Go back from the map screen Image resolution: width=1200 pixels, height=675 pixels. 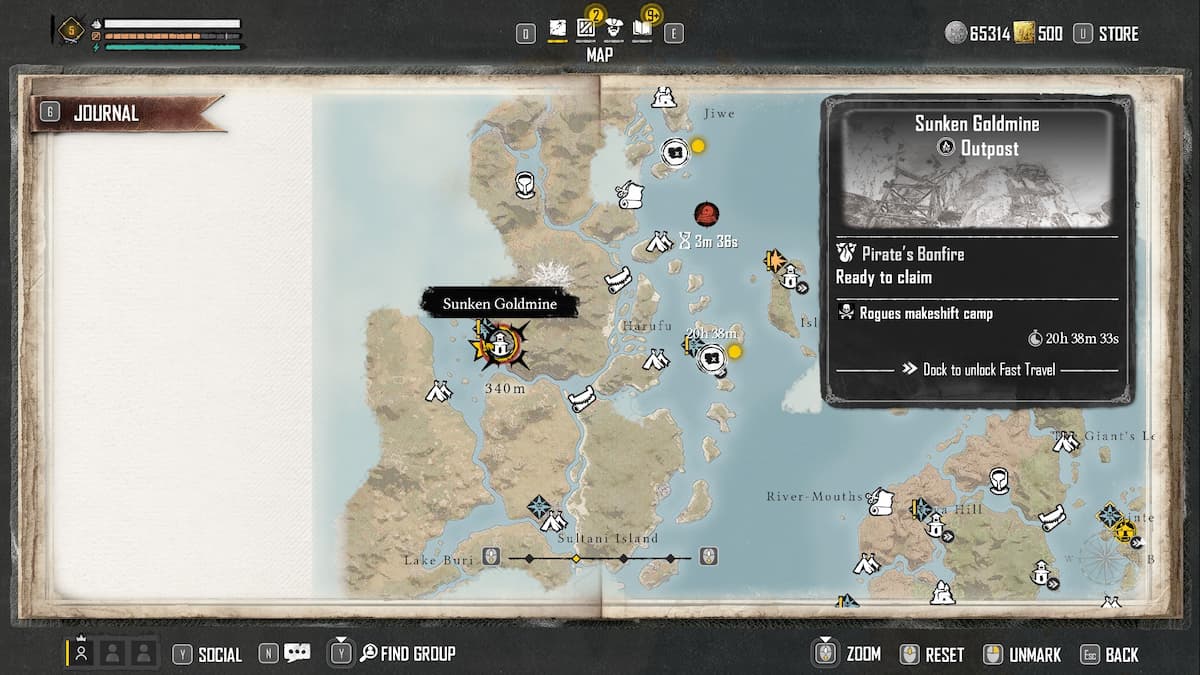[1121, 655]
